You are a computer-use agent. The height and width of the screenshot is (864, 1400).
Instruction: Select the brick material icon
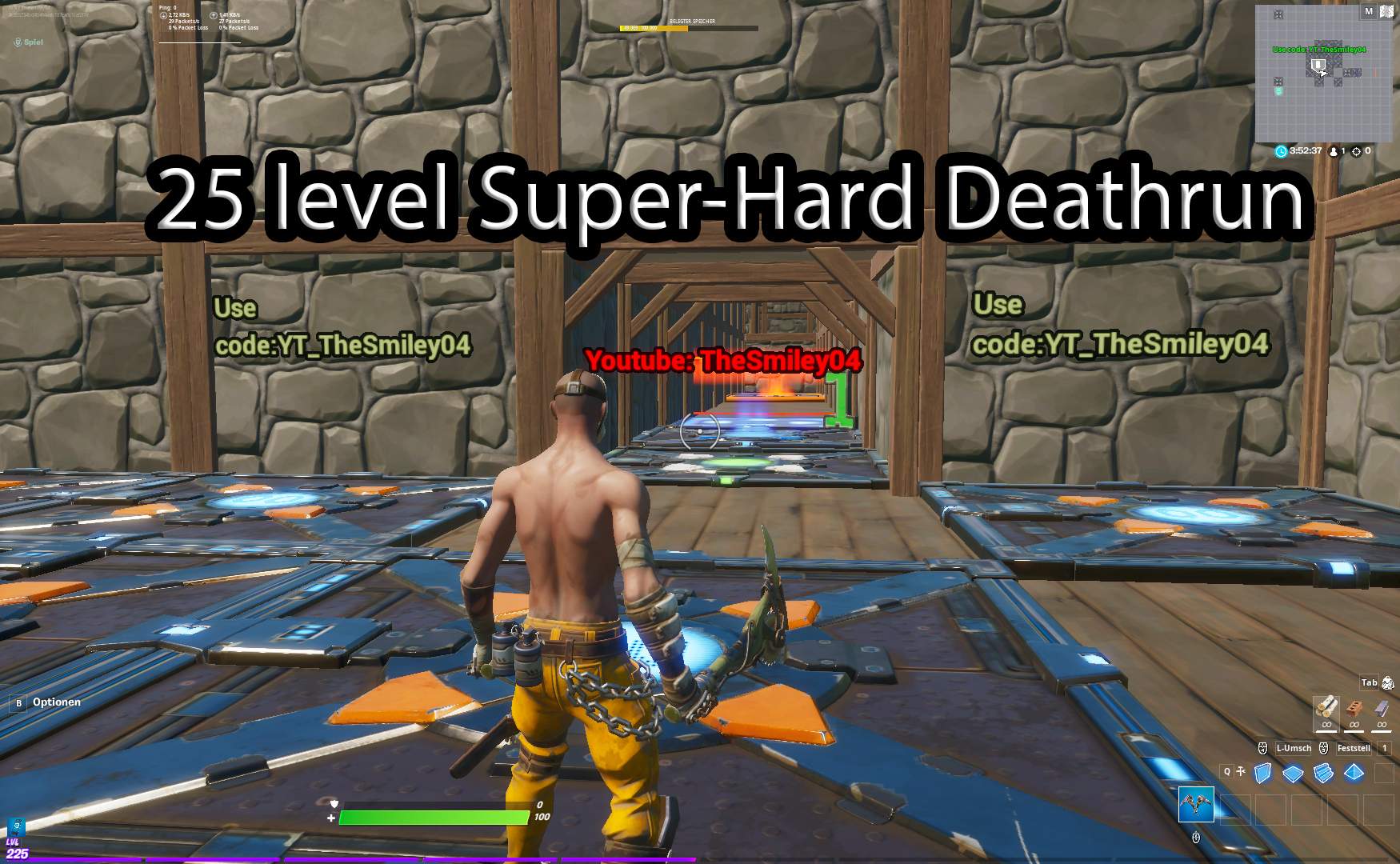(x=1354, y=709)
